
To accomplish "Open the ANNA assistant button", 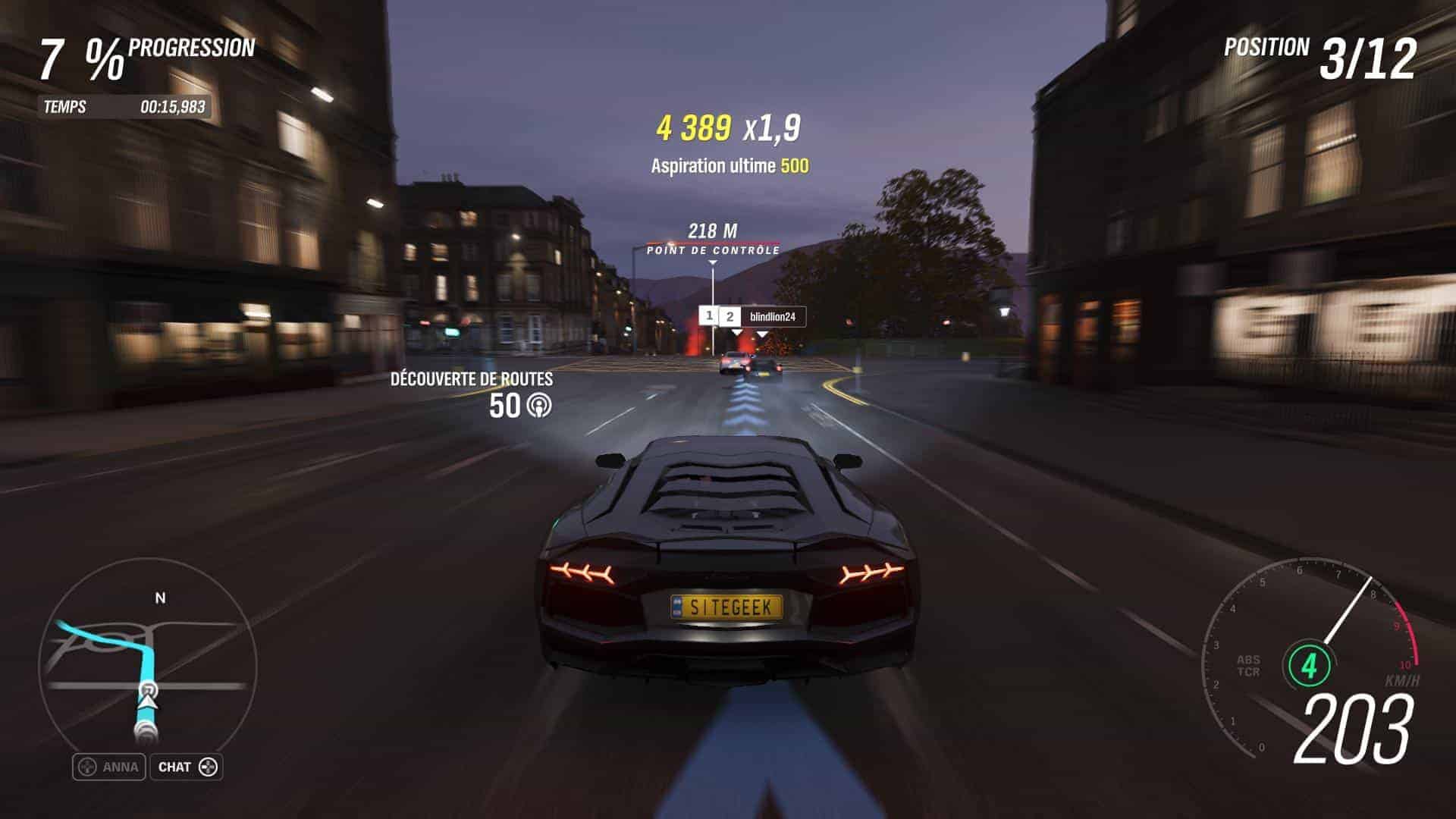I will coord(108,767).
